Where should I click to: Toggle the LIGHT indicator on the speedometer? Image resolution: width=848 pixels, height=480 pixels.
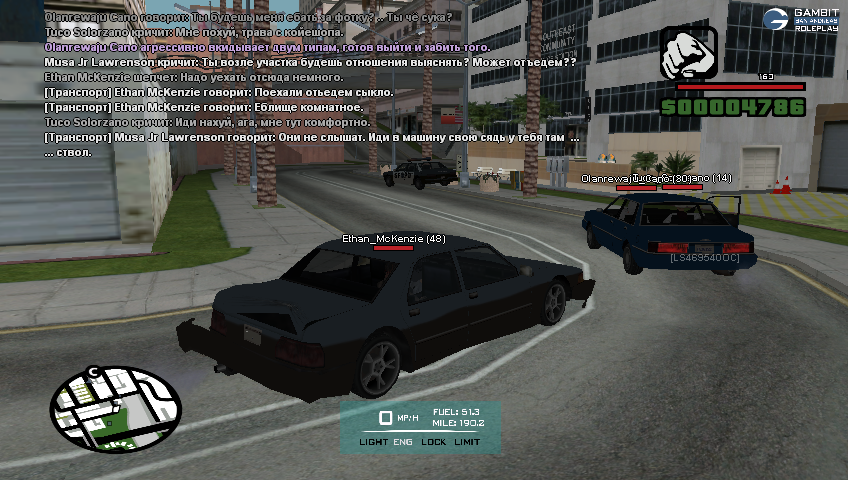coord(373,442)
